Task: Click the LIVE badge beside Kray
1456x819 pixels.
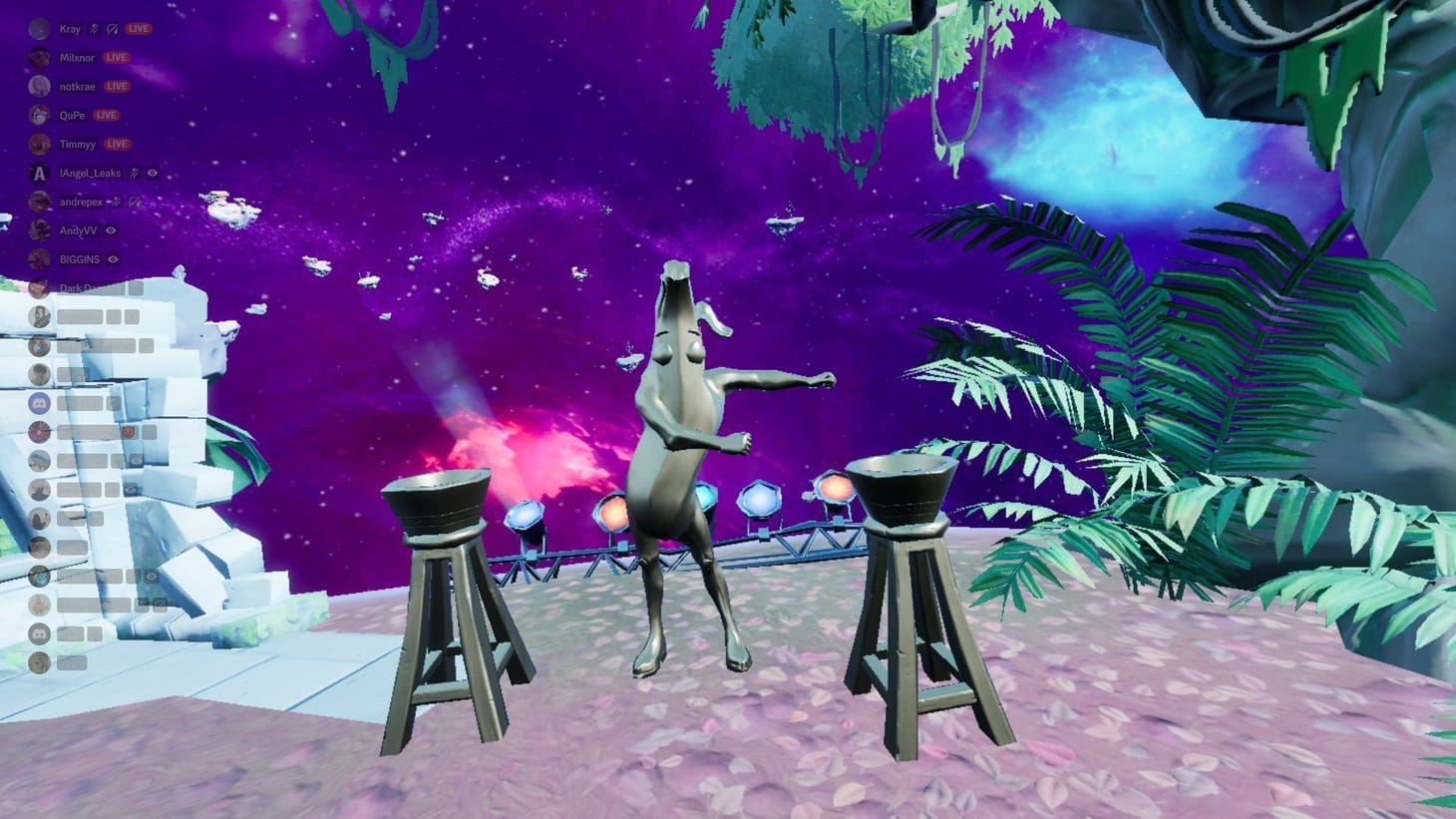Action: click(138, 29)
